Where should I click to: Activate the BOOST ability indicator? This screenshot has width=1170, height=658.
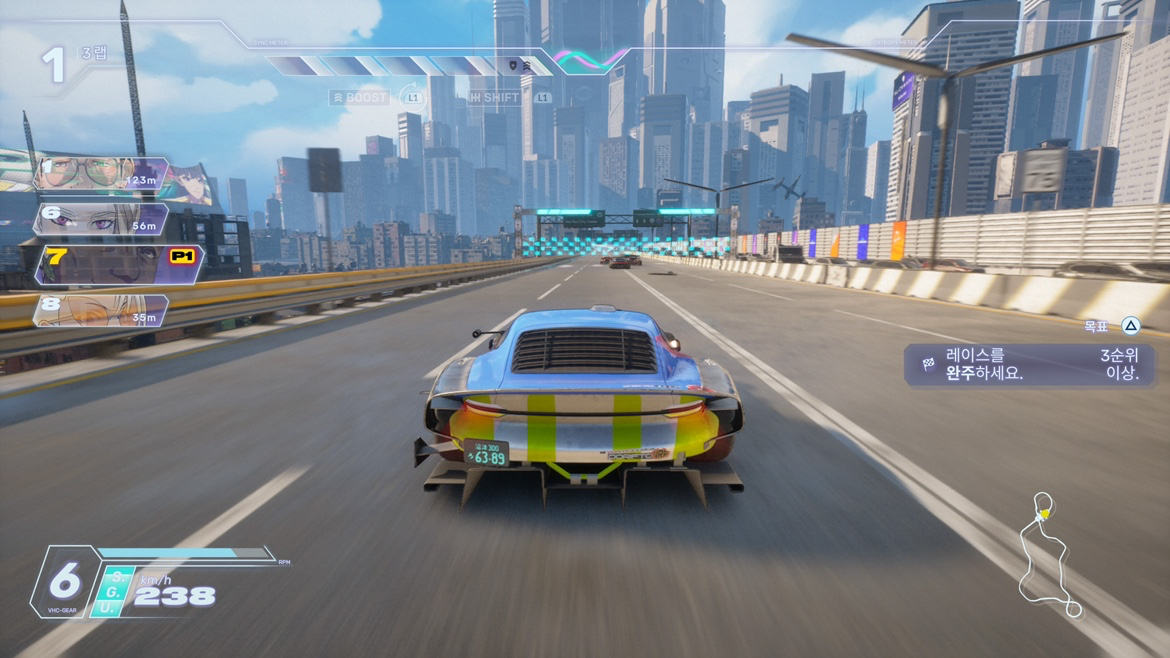pos(360,98)
